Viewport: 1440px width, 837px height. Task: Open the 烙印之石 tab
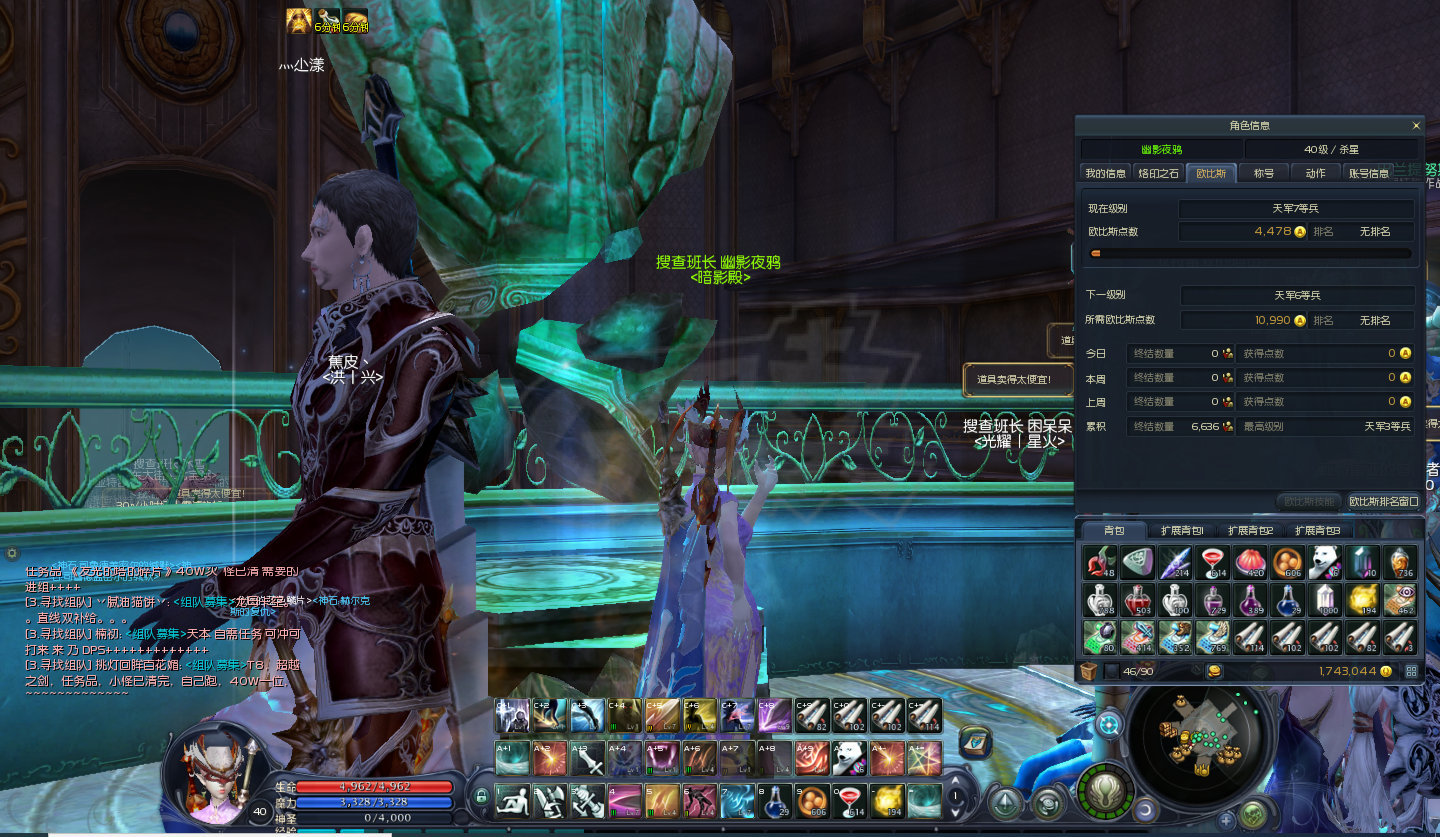pyautogui.click(x=1159, y=173)
